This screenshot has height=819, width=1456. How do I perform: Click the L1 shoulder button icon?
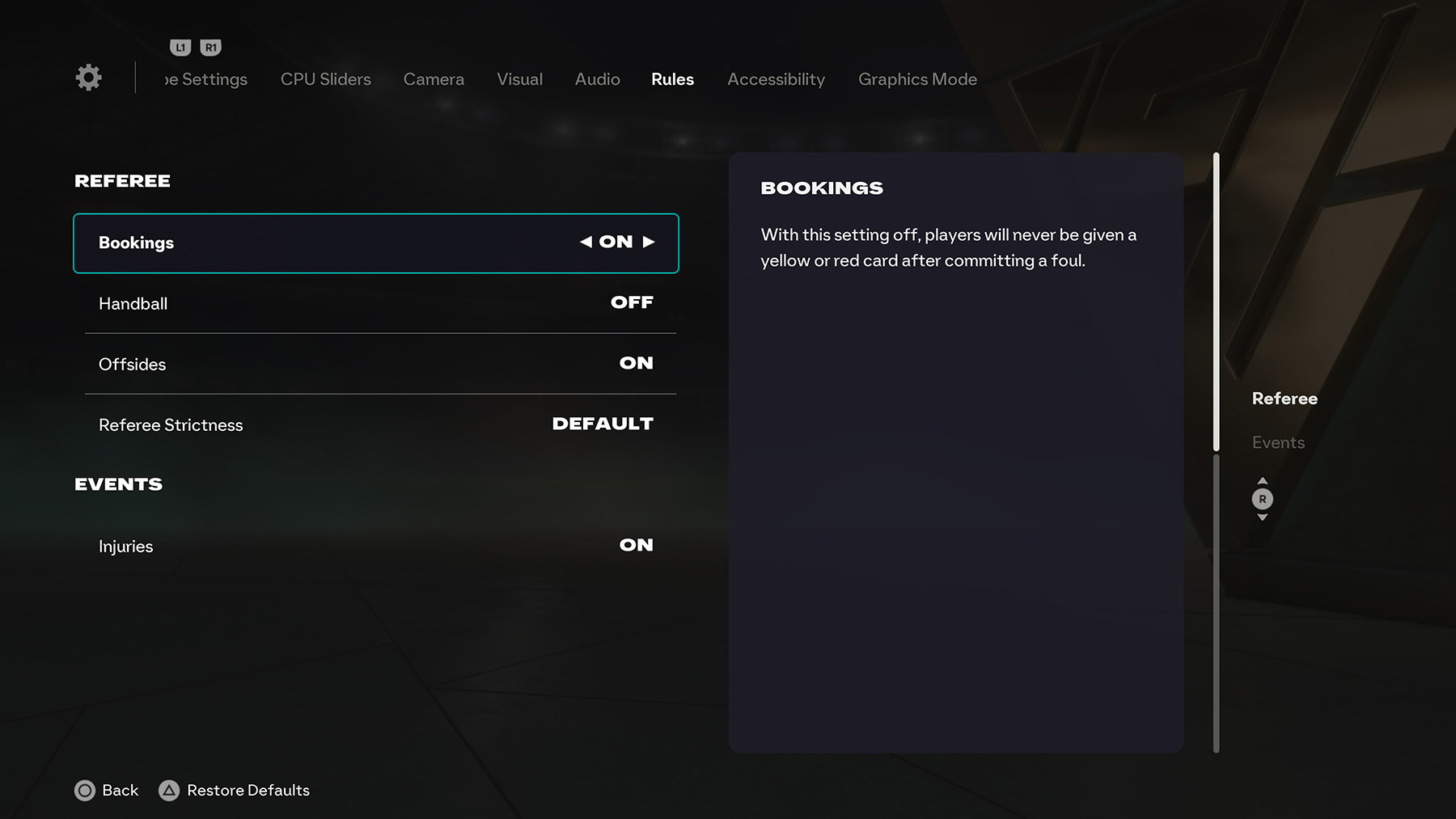click(181, 47)
